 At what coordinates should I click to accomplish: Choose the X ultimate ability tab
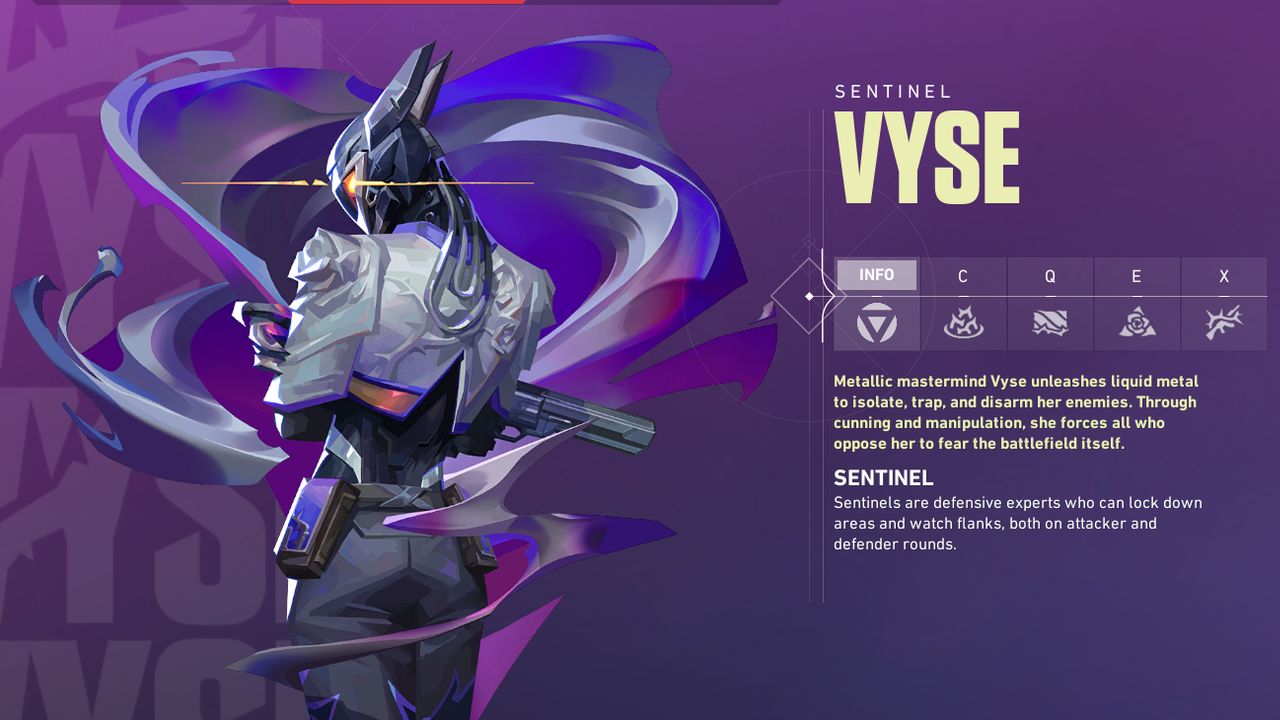[1224, 276]
